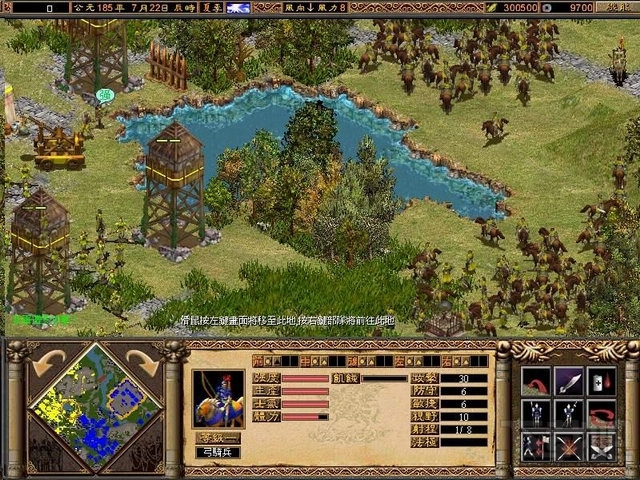Click the diamond-shaped minimap
This screenshot has width=640, height=480.
pos(84,405)
